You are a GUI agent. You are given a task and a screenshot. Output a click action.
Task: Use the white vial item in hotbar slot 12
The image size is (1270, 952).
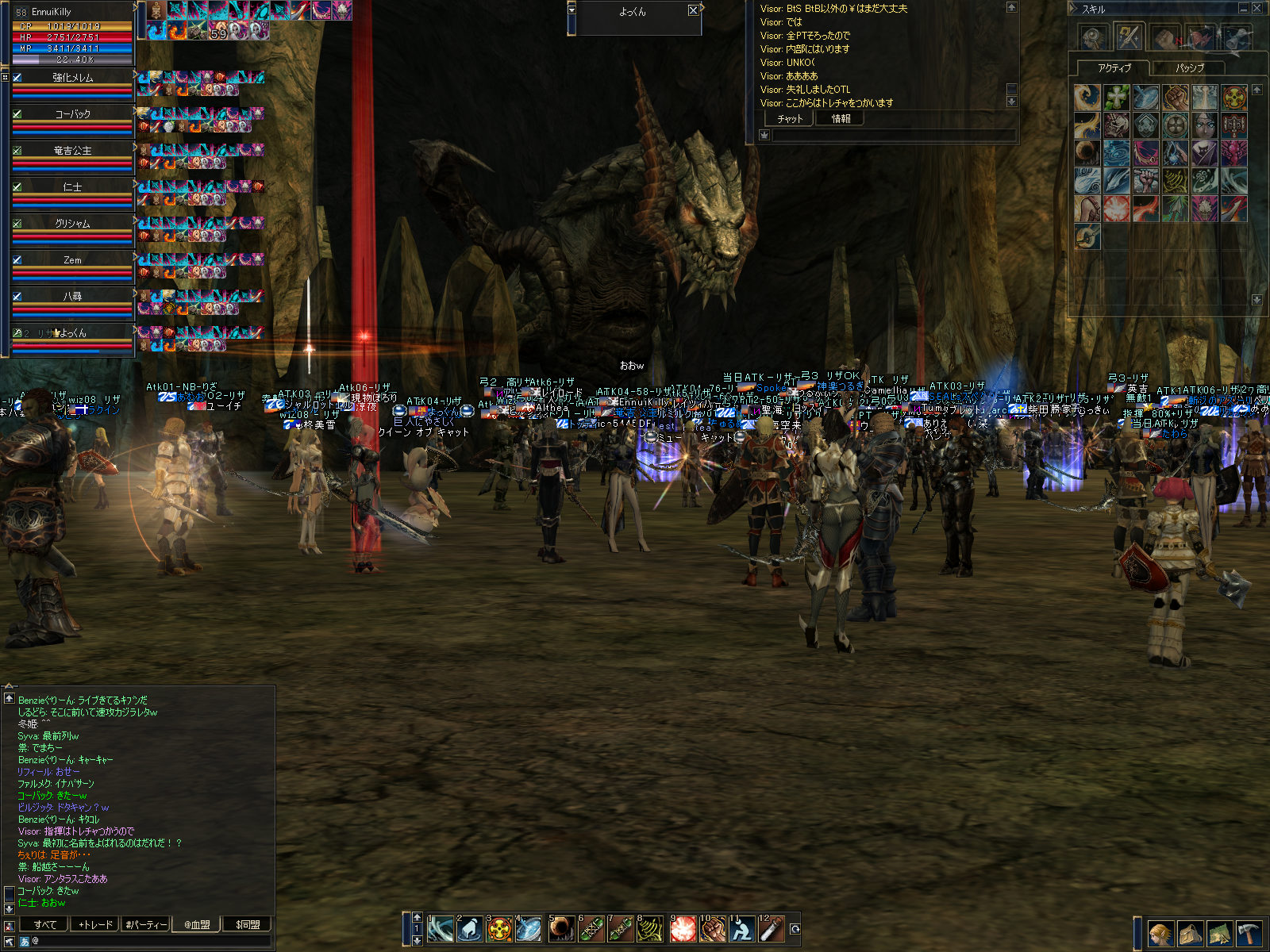pyautogui.click(x=772, y=929)
